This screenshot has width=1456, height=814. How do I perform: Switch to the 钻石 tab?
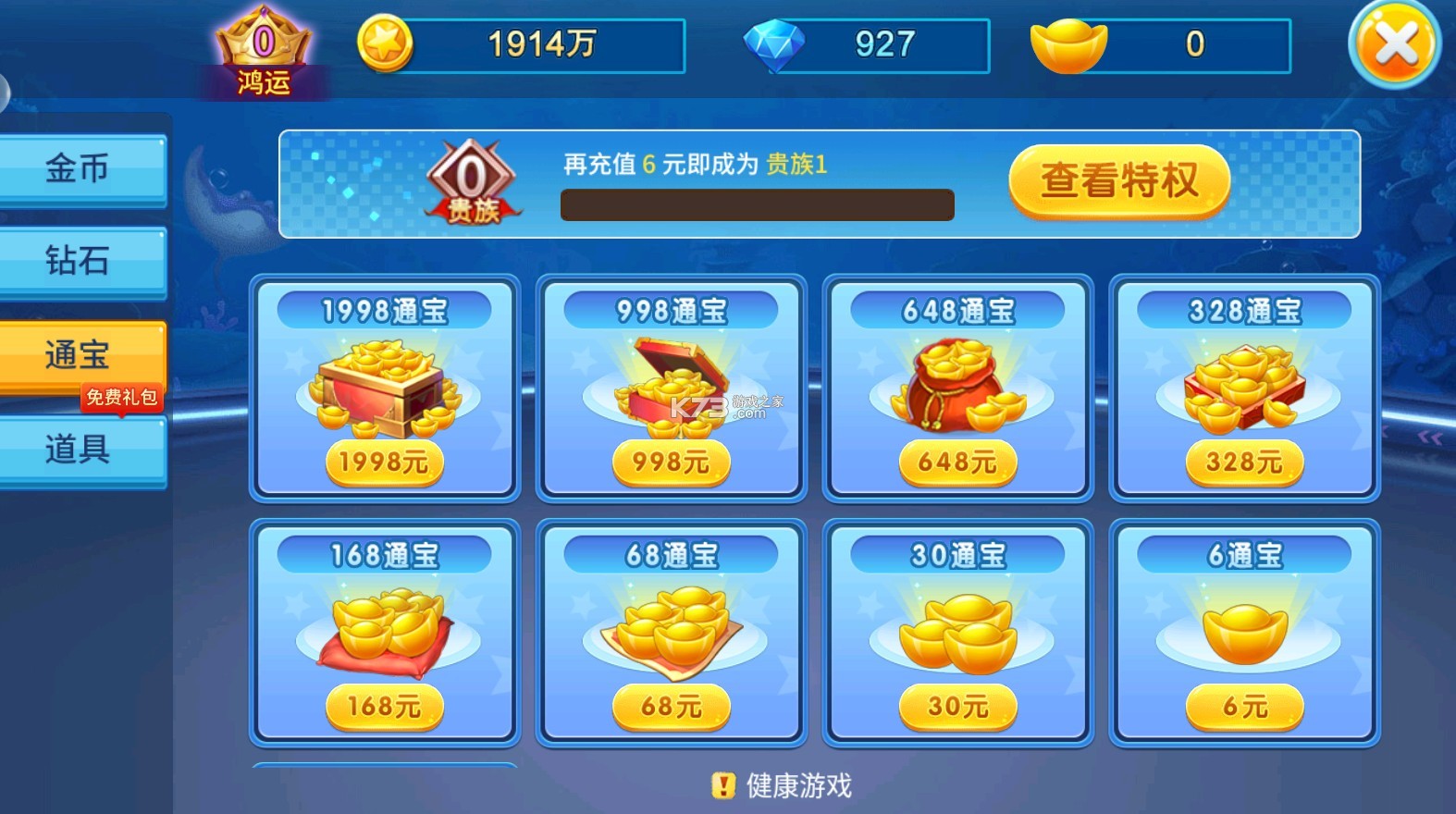(81, 262)
